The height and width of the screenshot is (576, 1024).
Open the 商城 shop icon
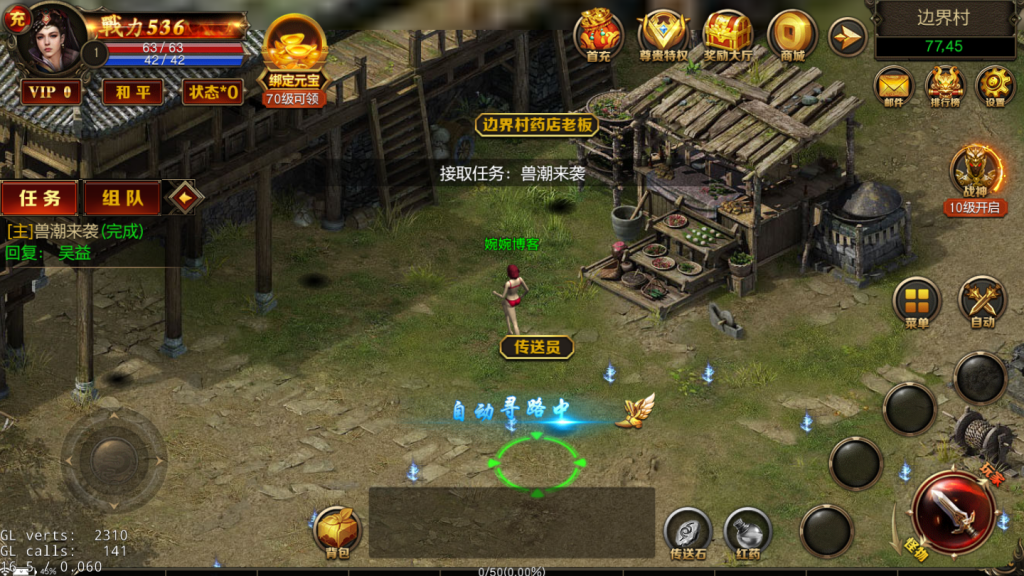tap(792, 36)
